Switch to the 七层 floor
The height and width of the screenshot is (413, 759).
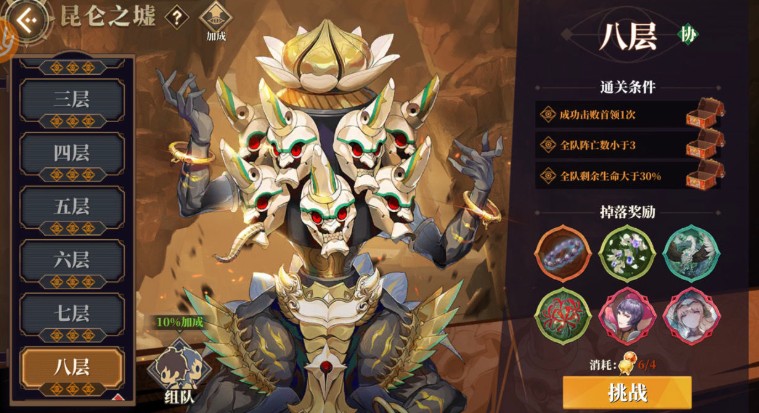(x=72, y=313)
